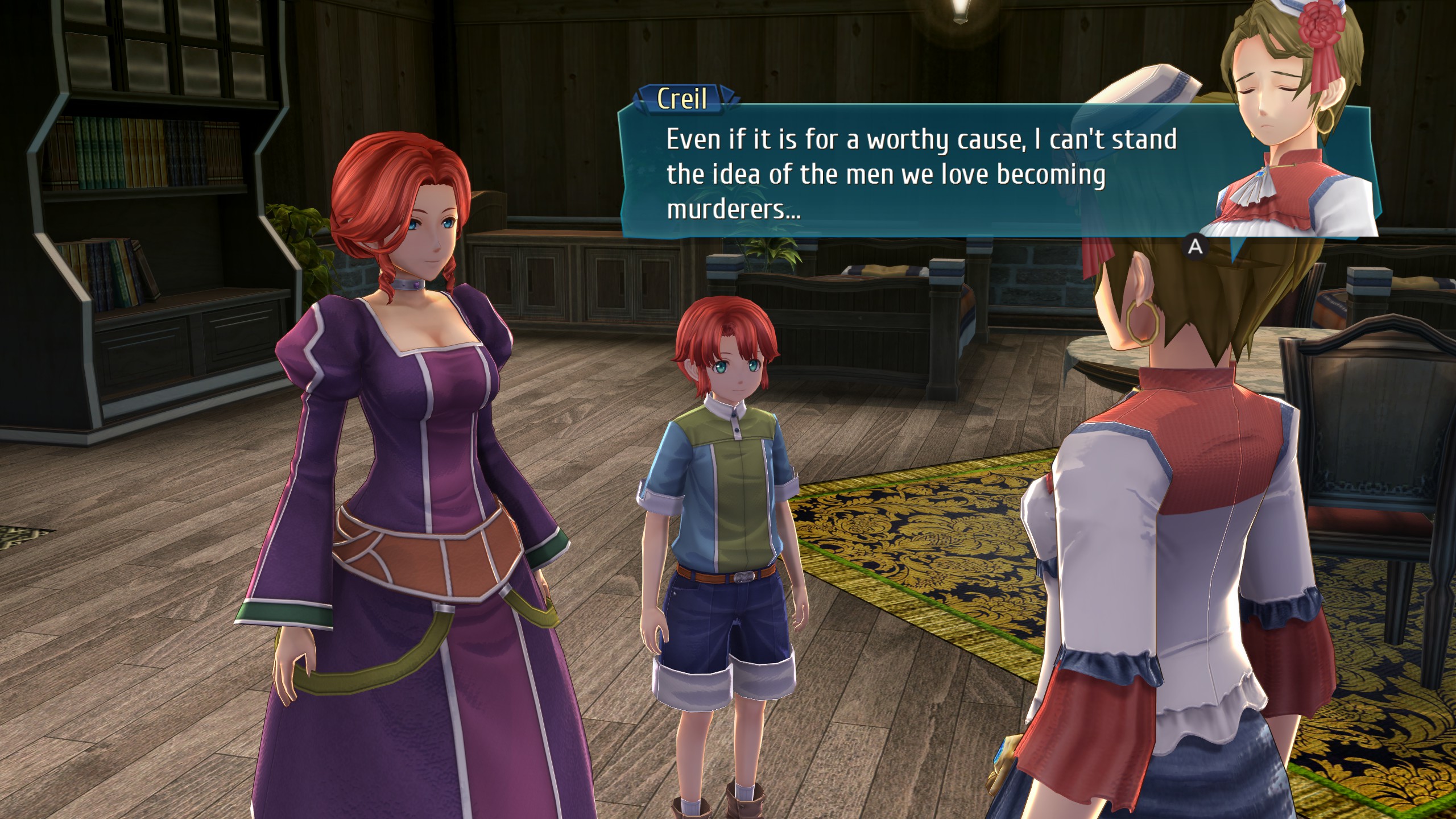Advance Creil's dialogue text box
The height and width of the screenshot is (819, 1456).
point(1196,246)
